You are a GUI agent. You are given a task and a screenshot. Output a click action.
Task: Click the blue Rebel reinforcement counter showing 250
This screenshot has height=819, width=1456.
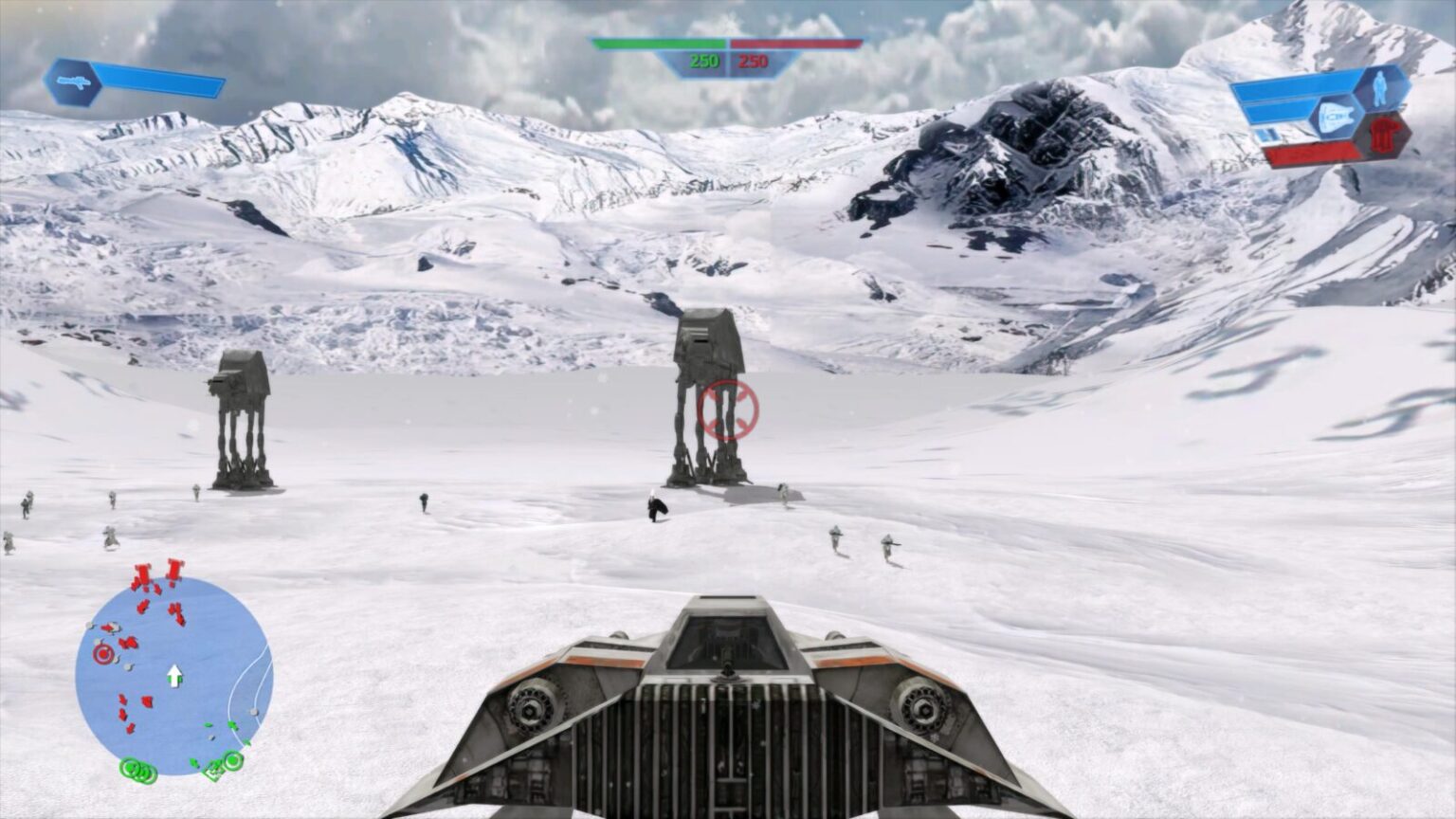click(x=703, y=60)
